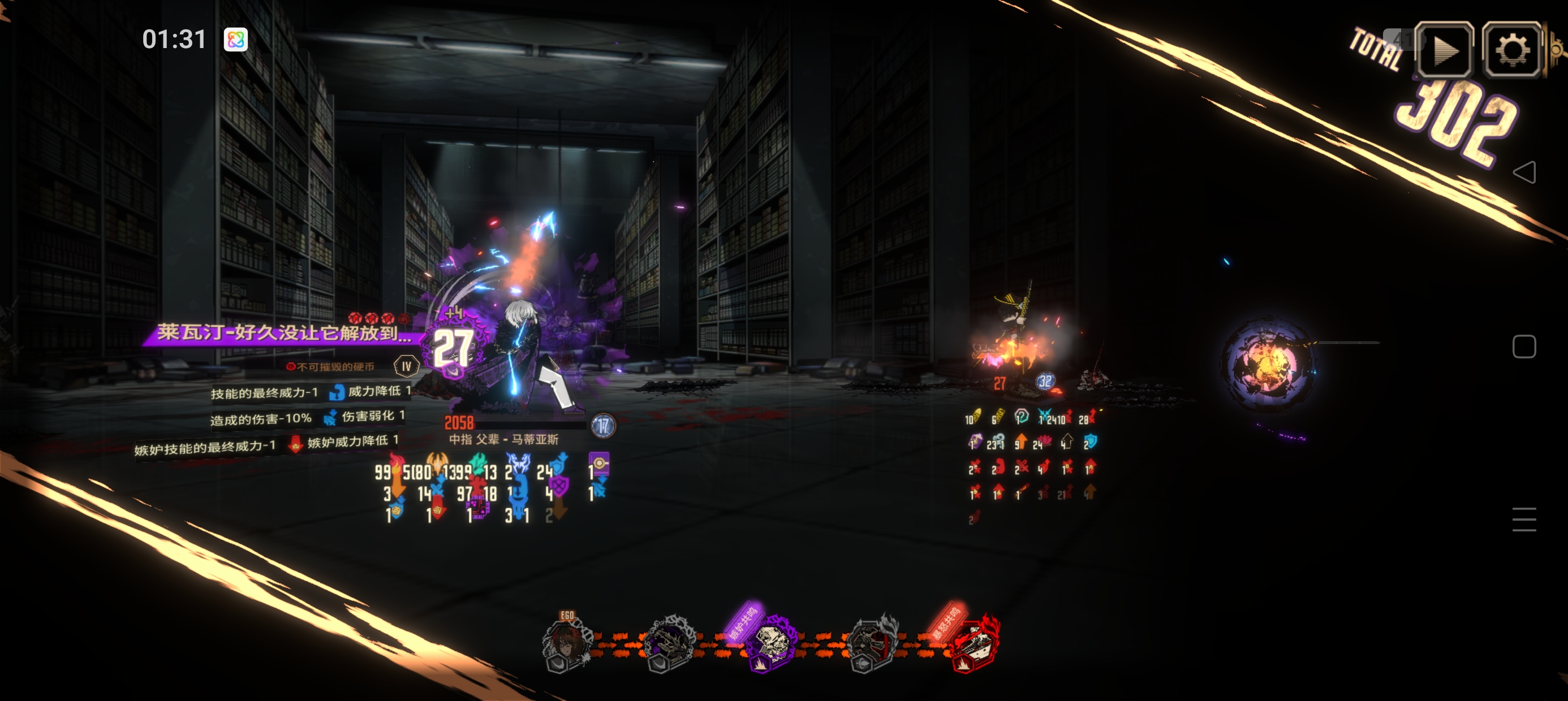This screenshot has height=701, width=1568.
Task: Open the gear settings menu
Action: tap(1513, 50)
